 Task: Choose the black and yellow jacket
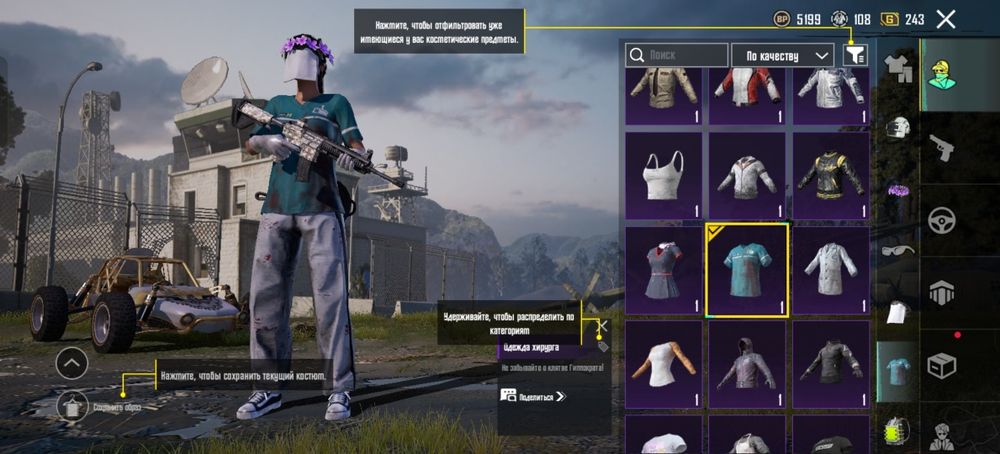click(x=830, y=176)
